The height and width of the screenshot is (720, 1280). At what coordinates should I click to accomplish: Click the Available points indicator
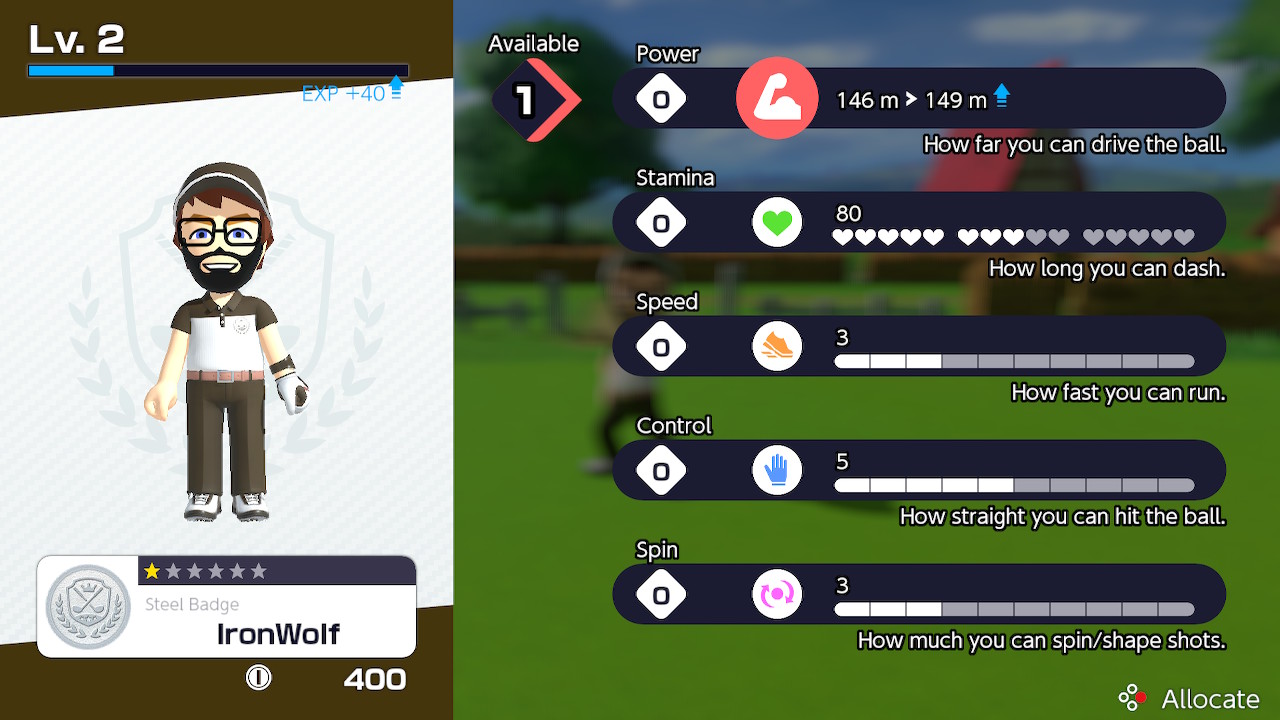pyautogui.click(x=535, y=99)
